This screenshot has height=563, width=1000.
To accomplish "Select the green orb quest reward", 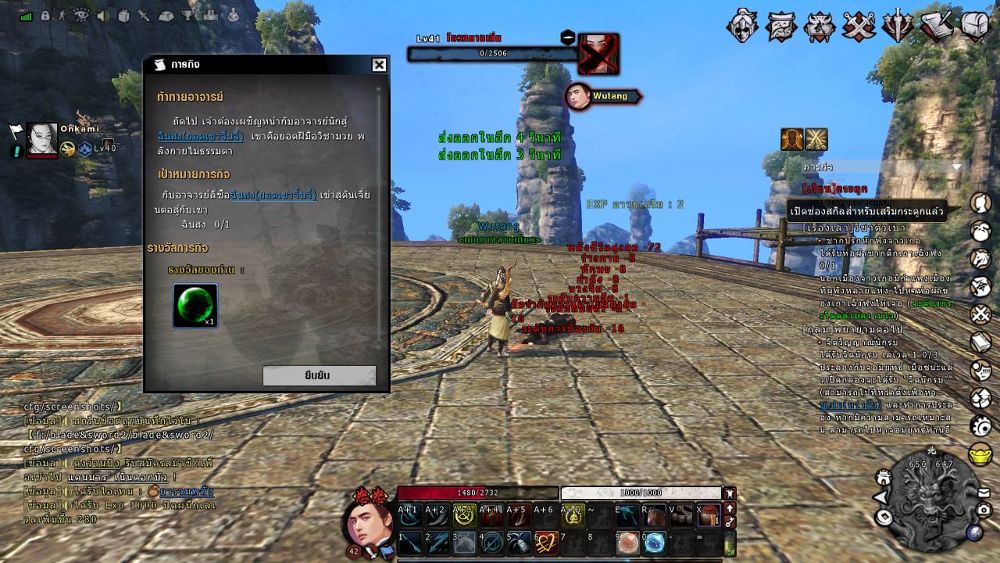I will click(x=195, y=305).
